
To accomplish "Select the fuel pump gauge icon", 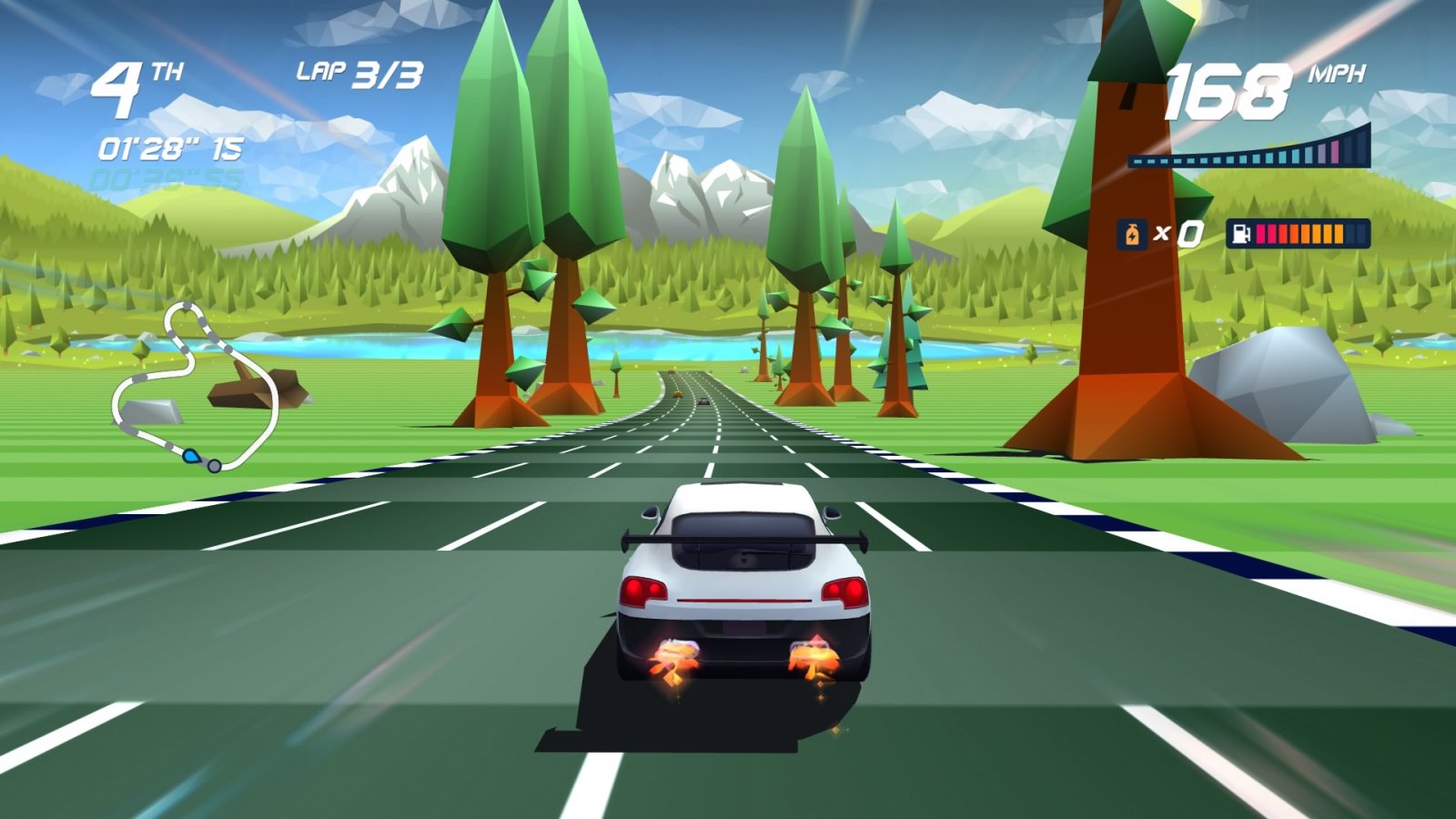I will (x=1241, y=234).
